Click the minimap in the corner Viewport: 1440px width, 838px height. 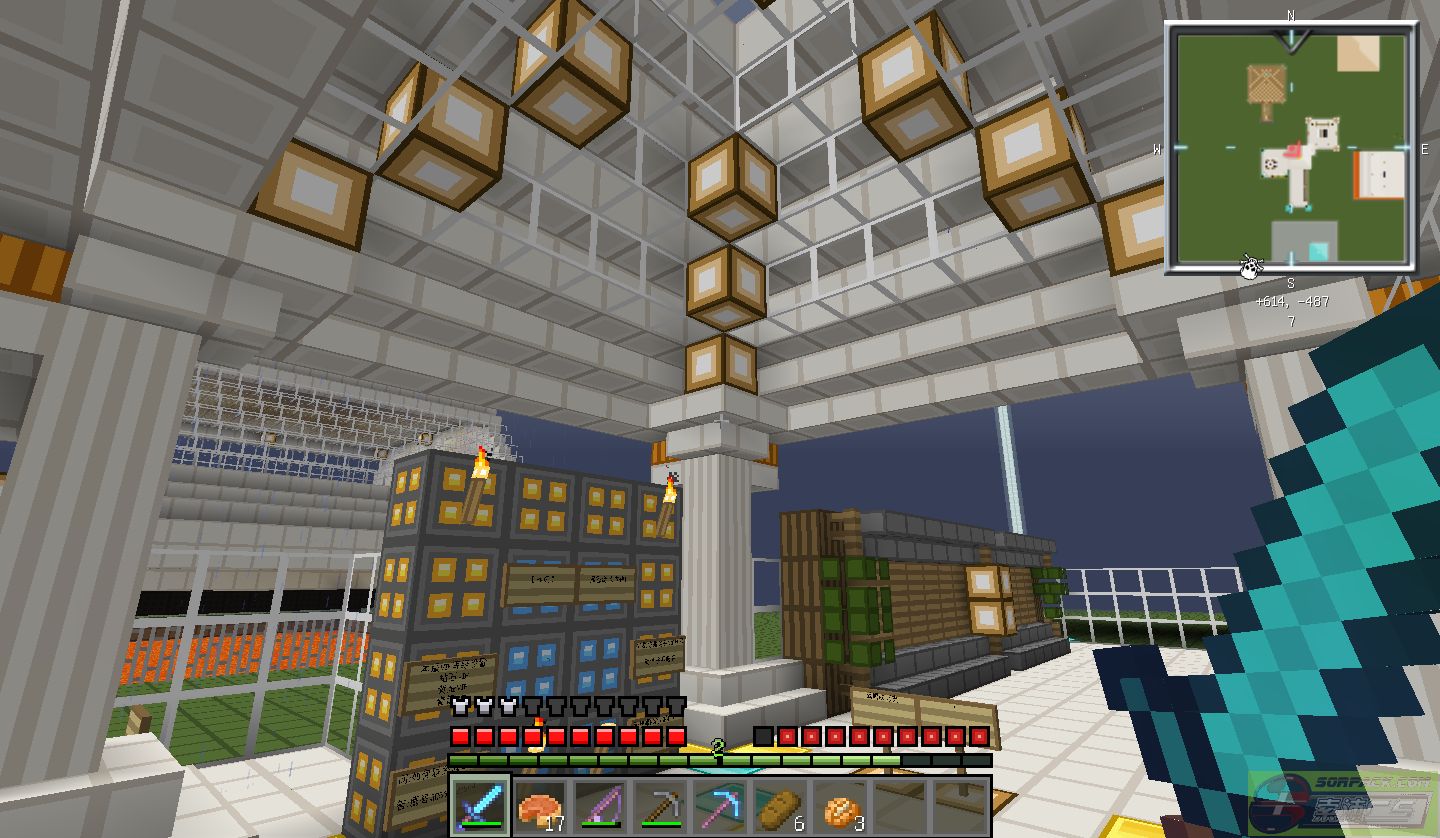point(1291,148)
